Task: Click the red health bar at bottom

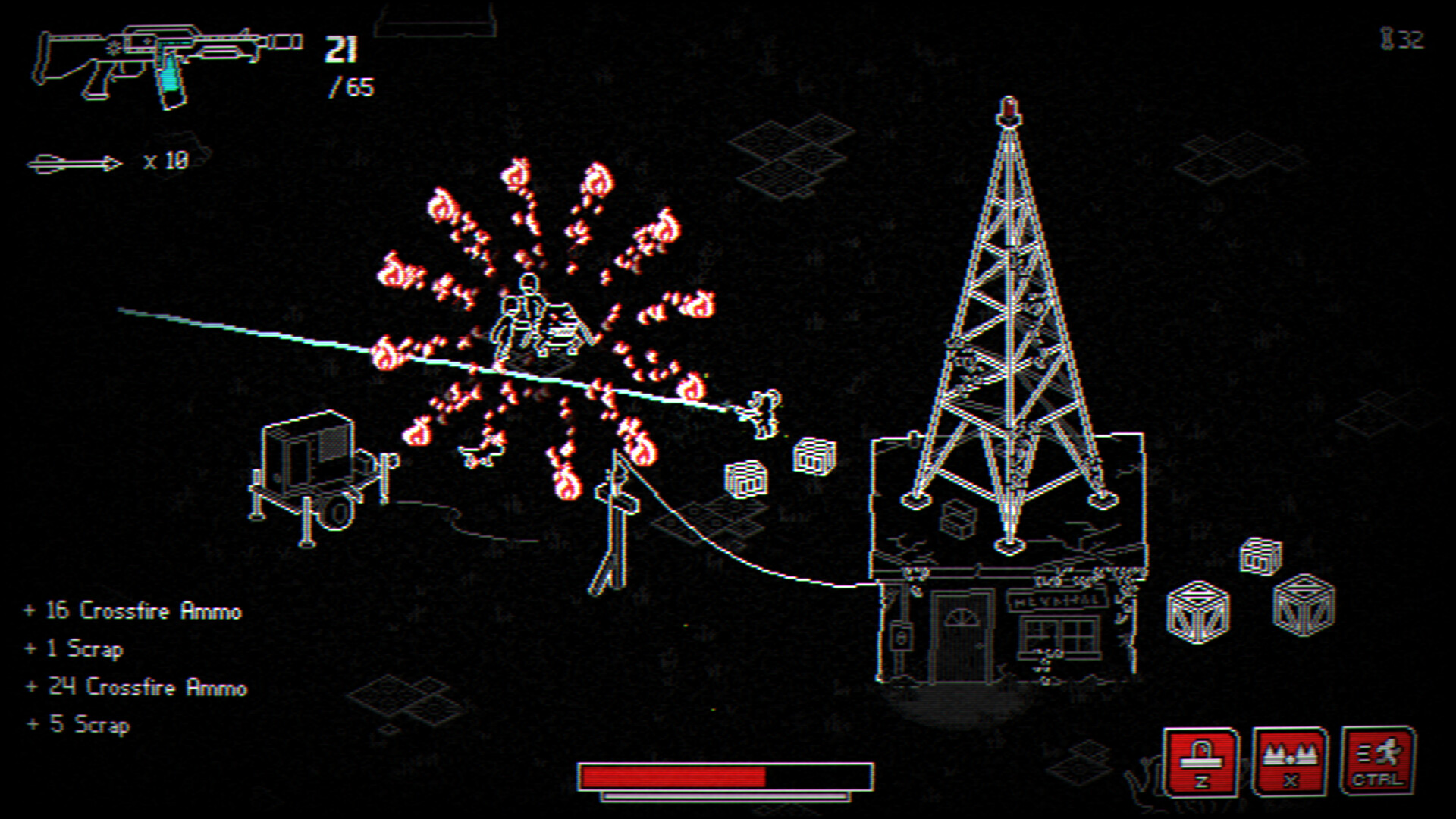Action: tap(675, 773)
